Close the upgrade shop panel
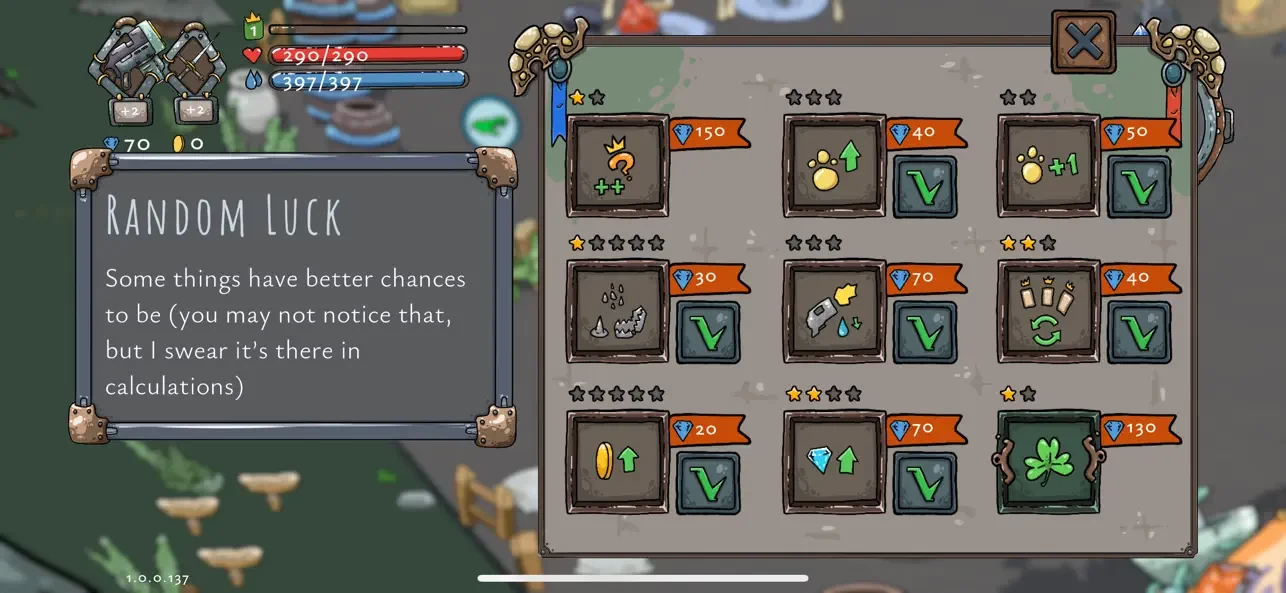Image resolution: width=1286 pixels, height=593 pixels. (1083, 42)
